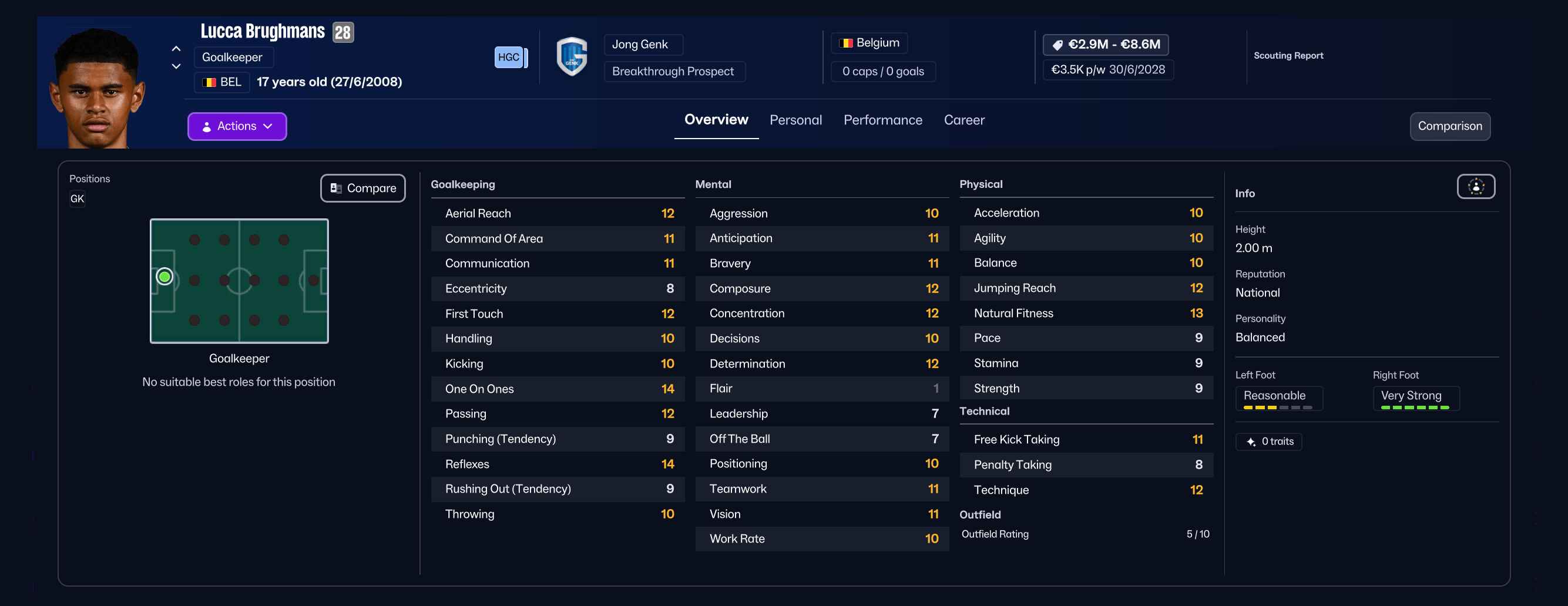This screenshot has width=1568, height=606.
Task: Click the Breakthrough Prospect label
Action: pos(672,71)
